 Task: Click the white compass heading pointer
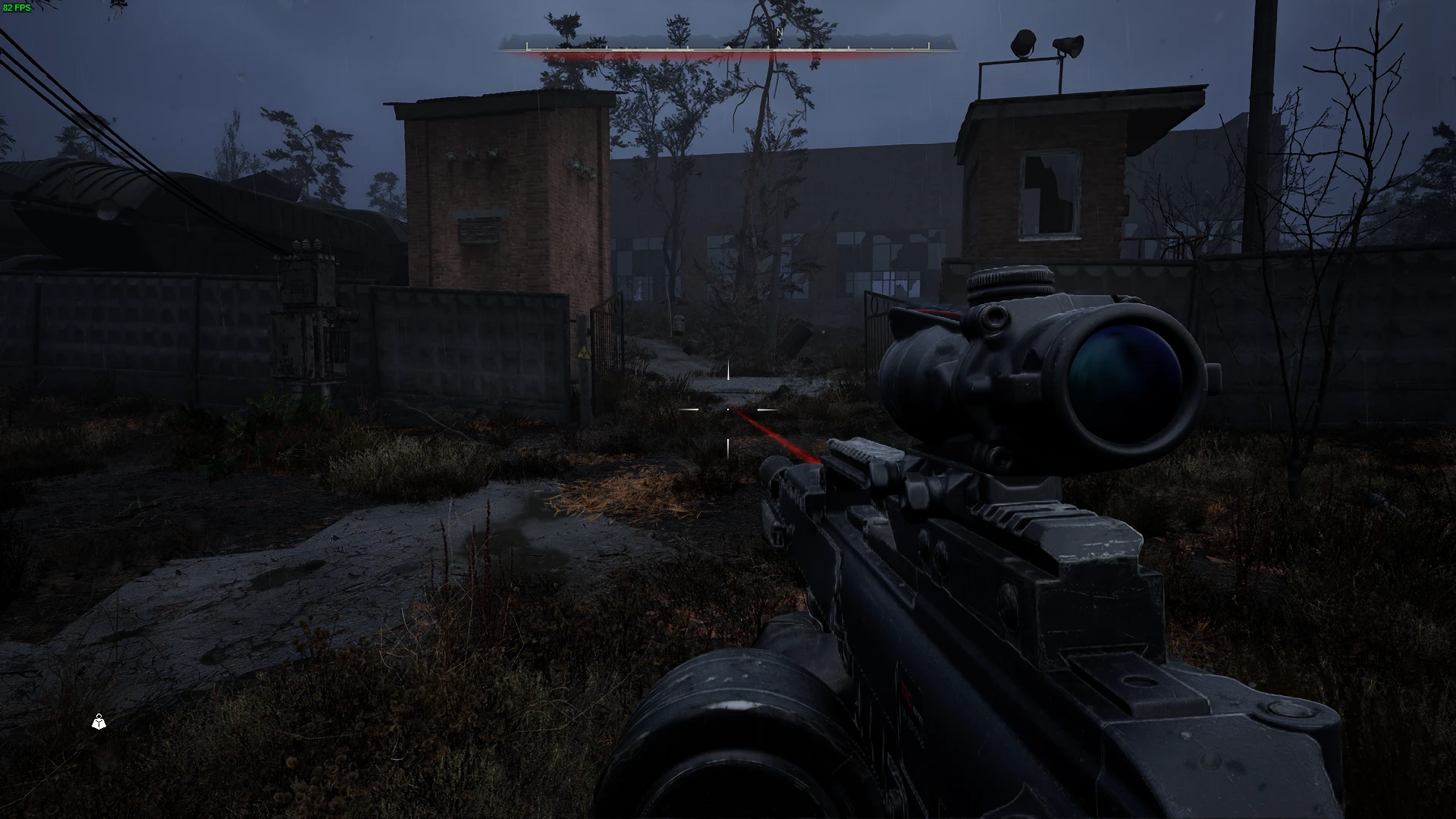(x=728, y=47)
